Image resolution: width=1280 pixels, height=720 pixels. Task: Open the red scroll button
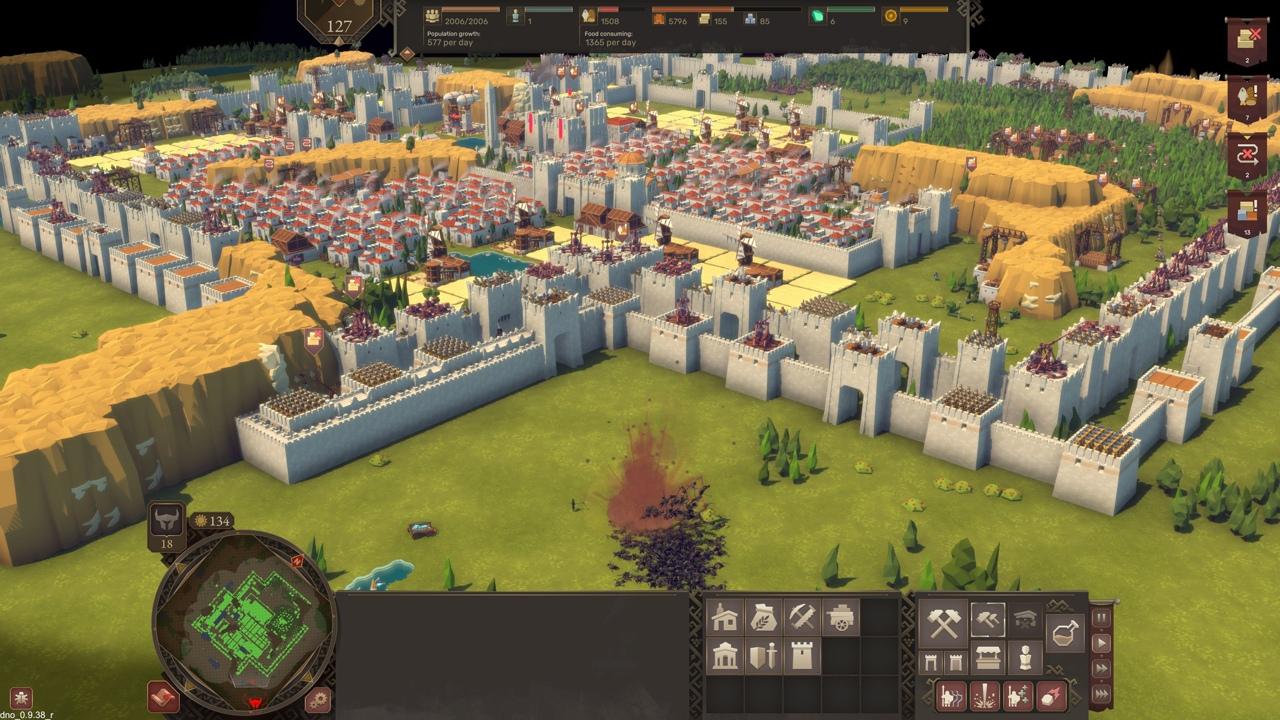pyautogui.click(x=163, y=696)
